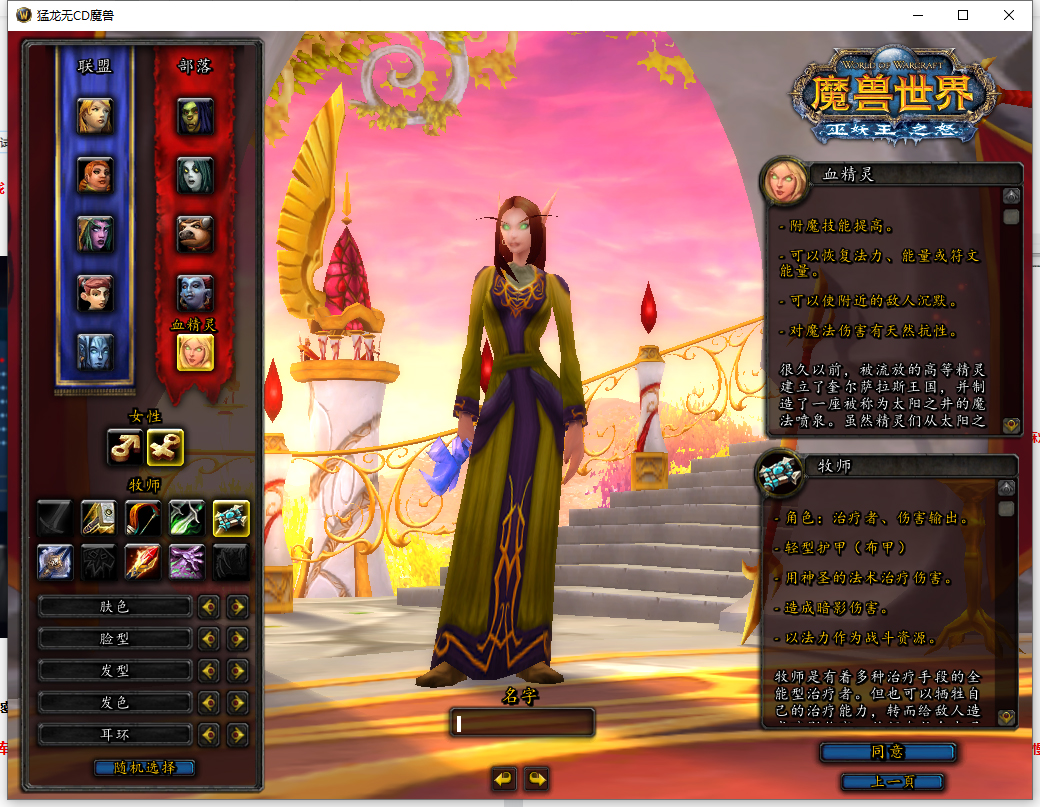Confirm with the 同意 button
The height and width of the screenshot is (807, 1040).
point(888,751)
